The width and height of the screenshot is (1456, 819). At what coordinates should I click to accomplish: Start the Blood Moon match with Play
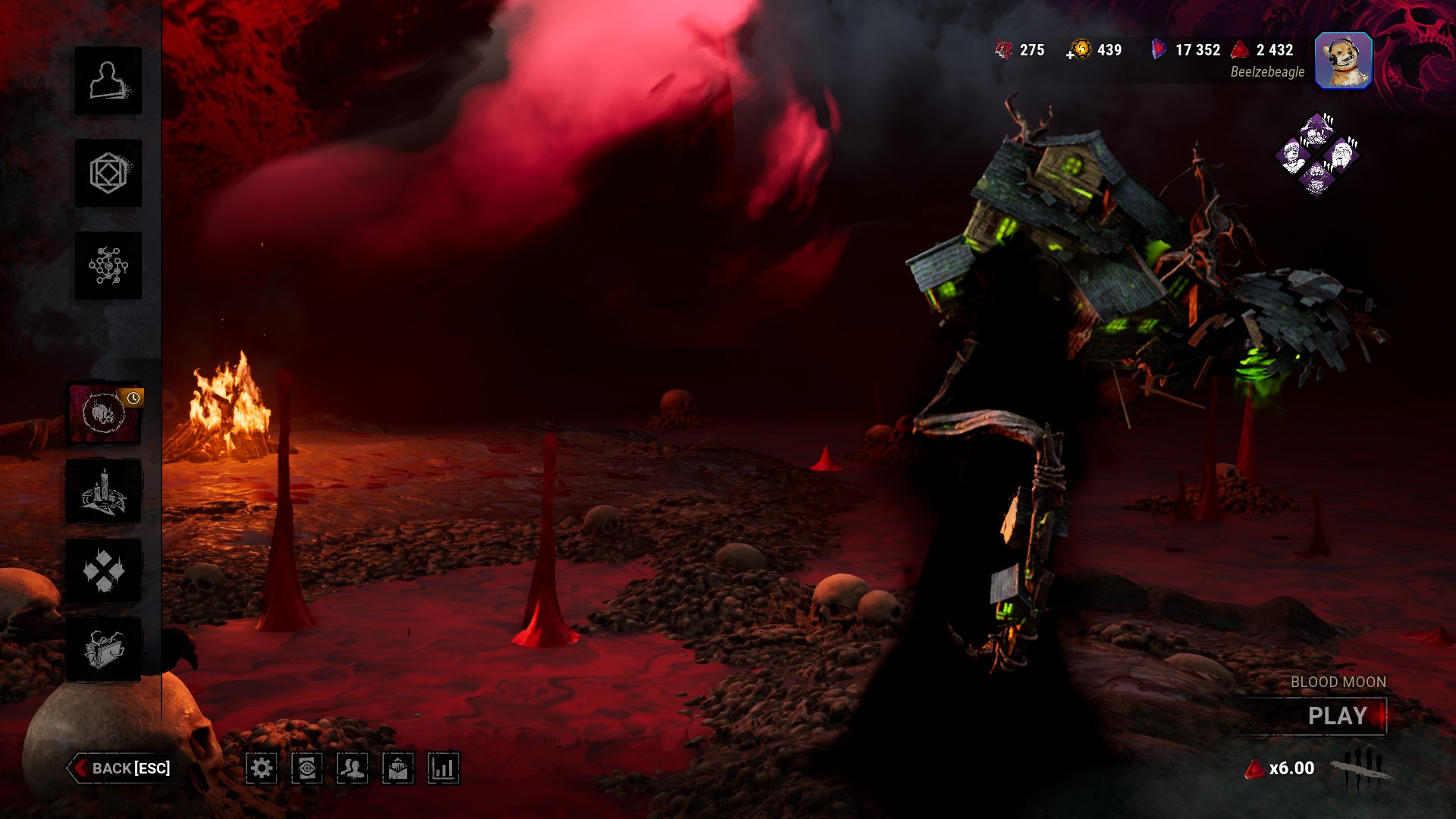tap(1336, 716)
